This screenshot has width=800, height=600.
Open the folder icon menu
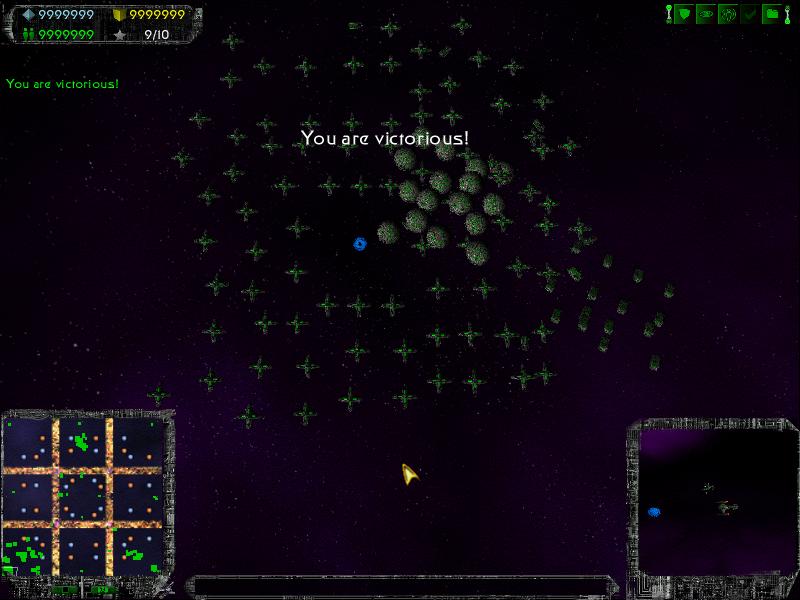772,14
